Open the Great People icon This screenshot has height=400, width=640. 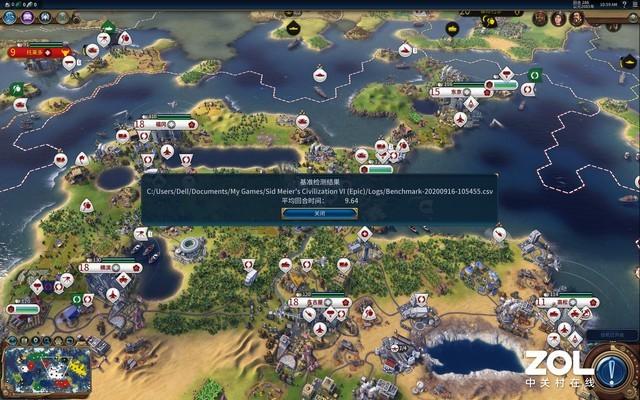pyautogui.click(x=64, y=17)
